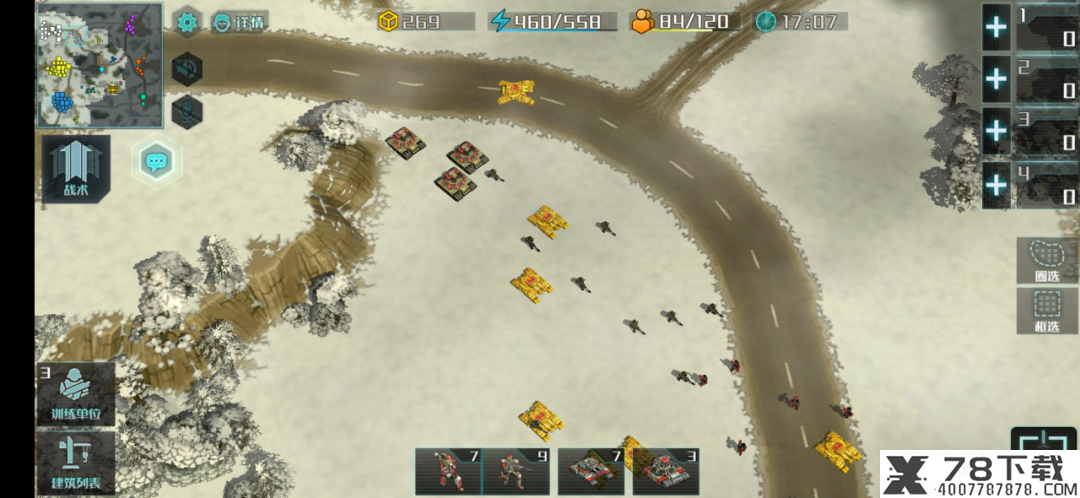This screenshot has height=498, width=1080.
Task: Open the 建筑列表 building list
Action: (76, 464)
